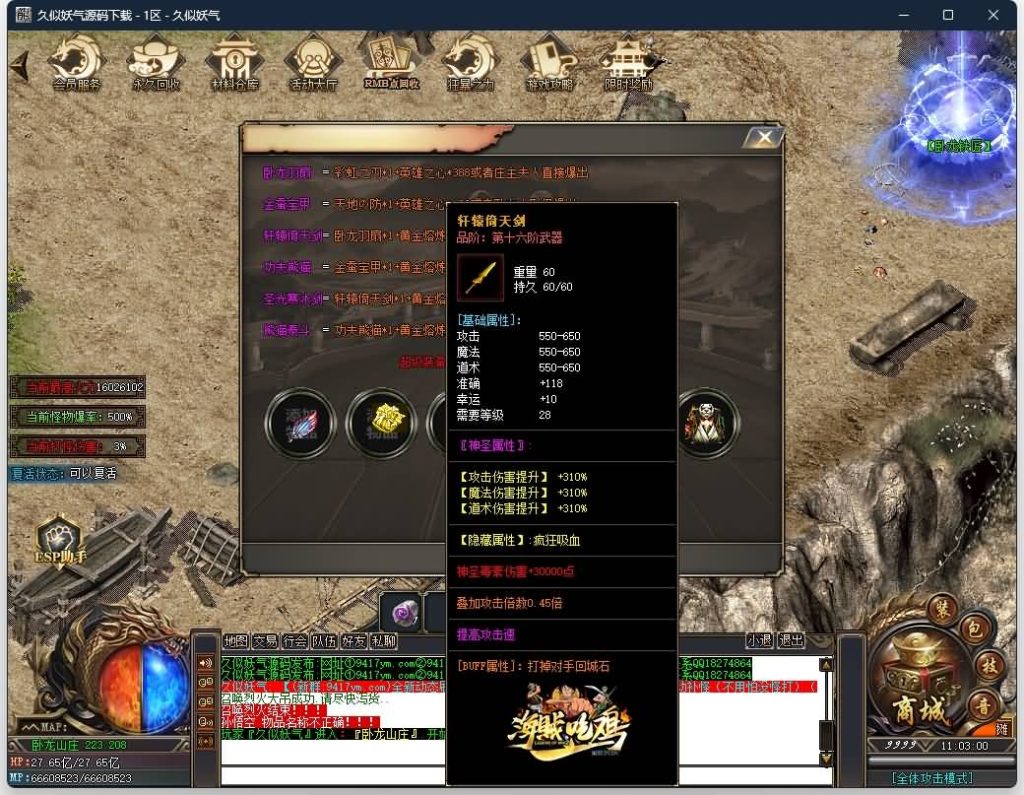Select the golden armor synthesis slot

point(380,423)
